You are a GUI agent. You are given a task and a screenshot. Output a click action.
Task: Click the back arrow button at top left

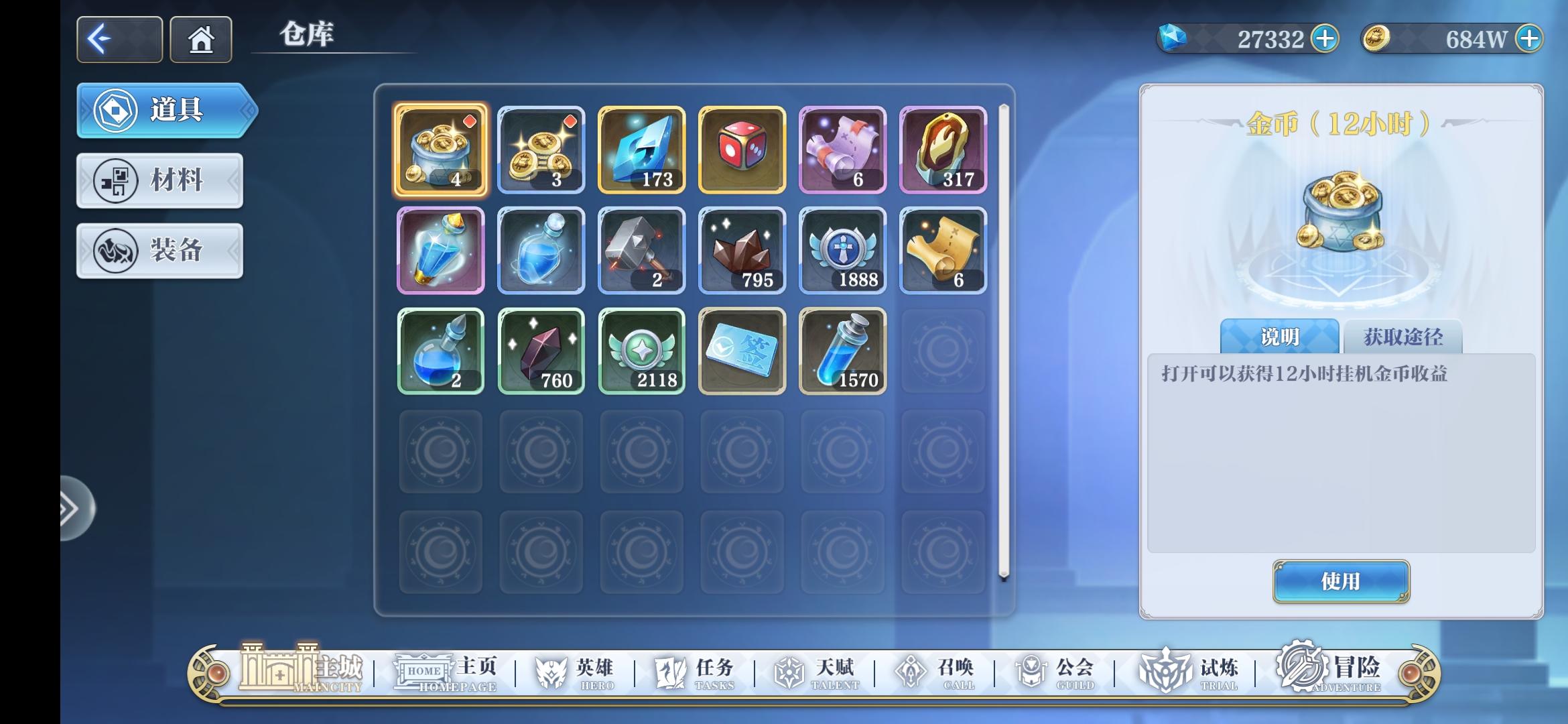pyautogui.click(x=118, y=40)
